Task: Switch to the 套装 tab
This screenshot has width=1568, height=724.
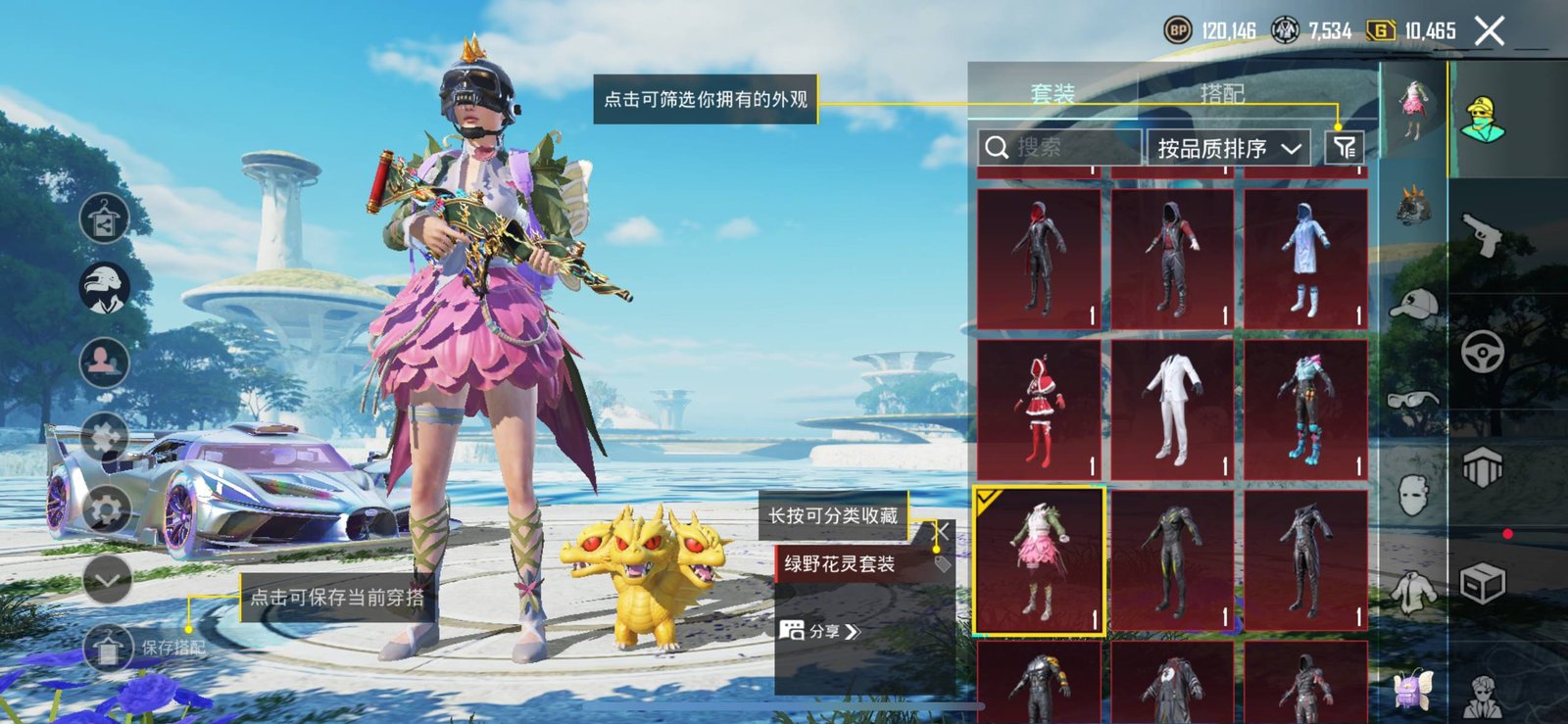Action: tap(1053, 94)
